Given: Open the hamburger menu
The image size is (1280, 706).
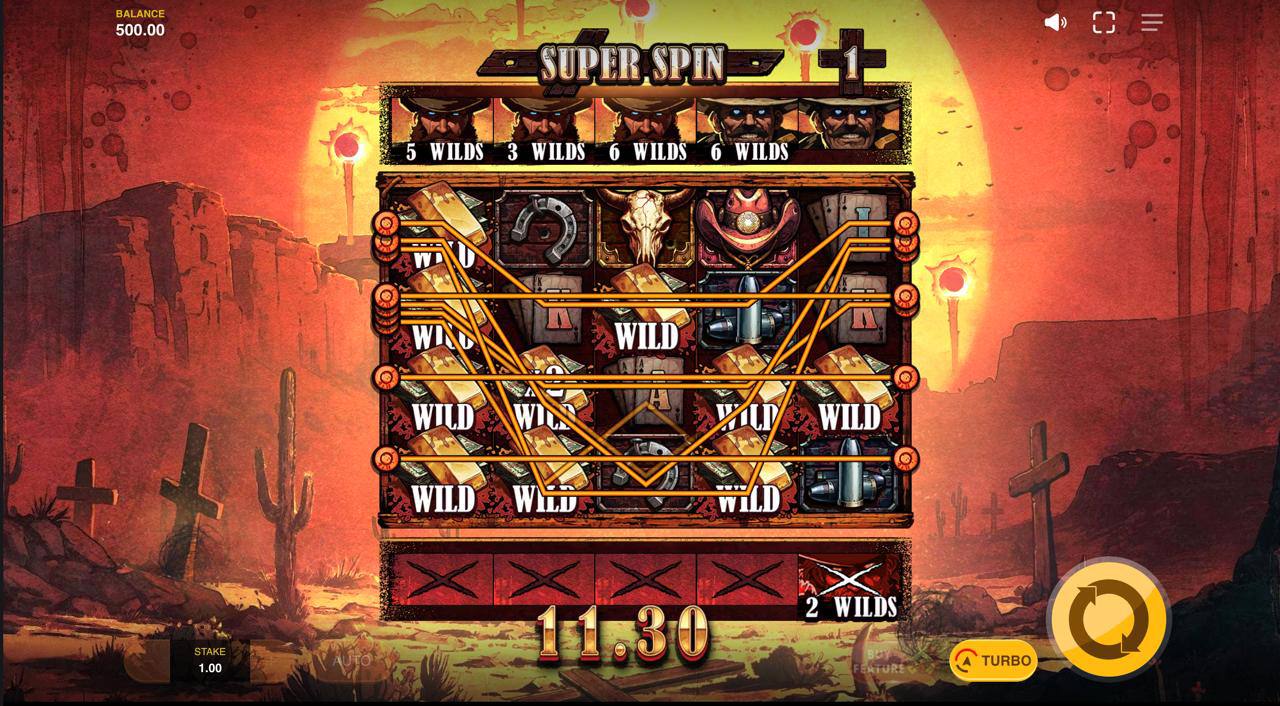Looking at the screenshot, I should click(x=1152, y=22).
